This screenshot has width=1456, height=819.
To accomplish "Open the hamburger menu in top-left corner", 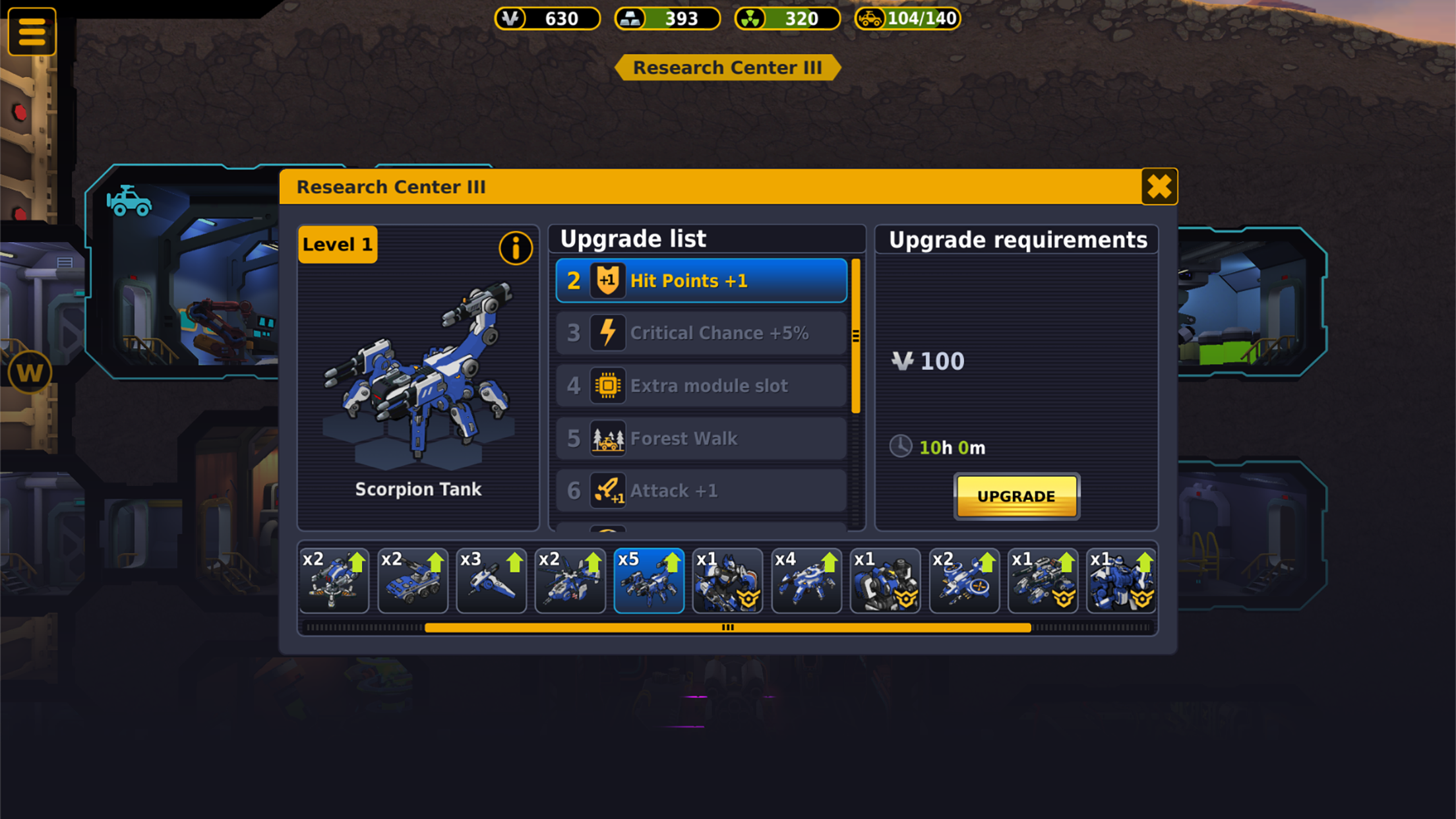I will (x=30, y=30).
